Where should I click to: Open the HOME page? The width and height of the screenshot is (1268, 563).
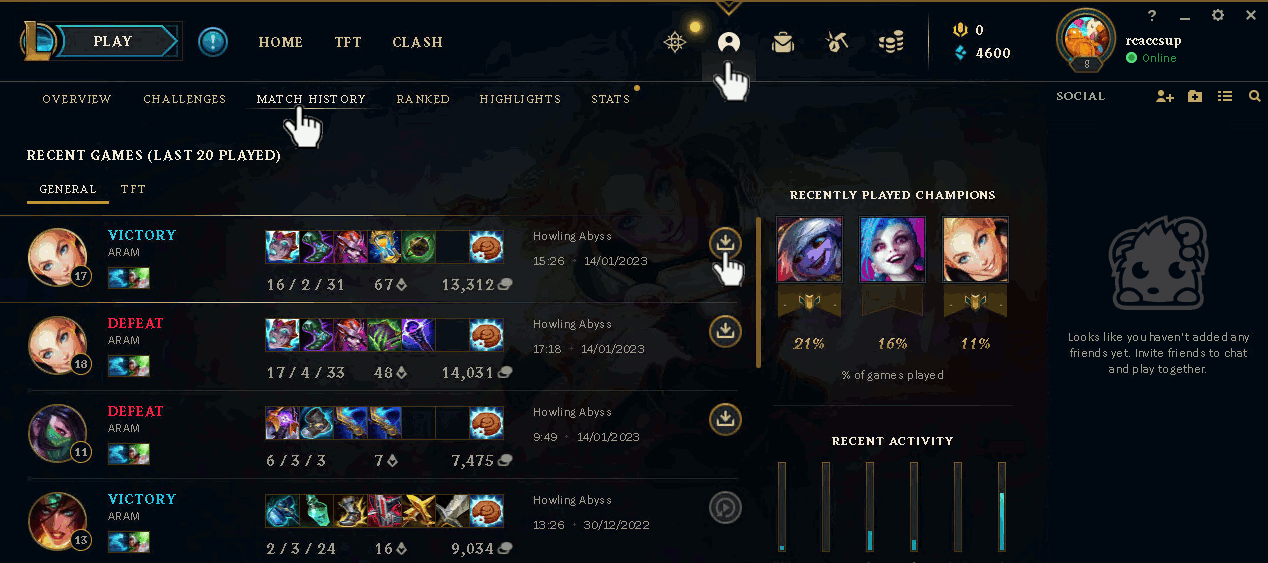[280, 42]
